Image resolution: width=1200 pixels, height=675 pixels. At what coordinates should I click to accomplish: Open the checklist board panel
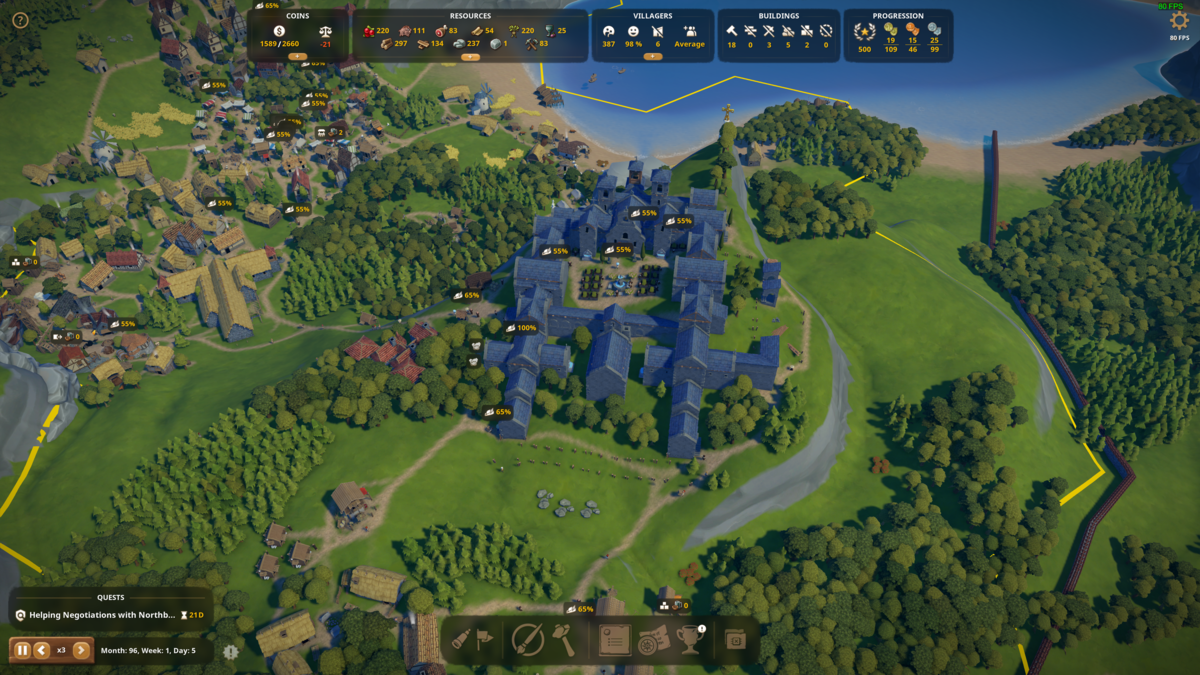coord(614,640)
